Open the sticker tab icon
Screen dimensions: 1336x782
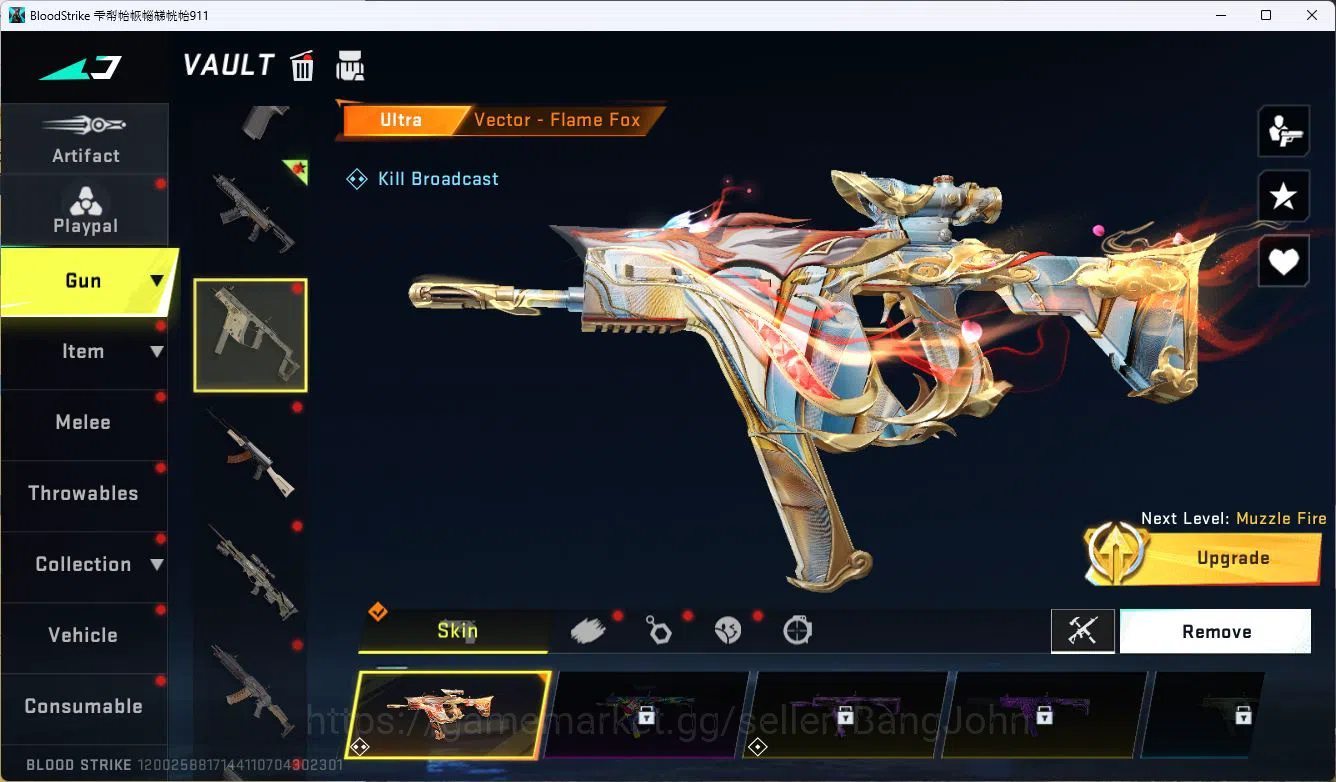pos(728,630)
